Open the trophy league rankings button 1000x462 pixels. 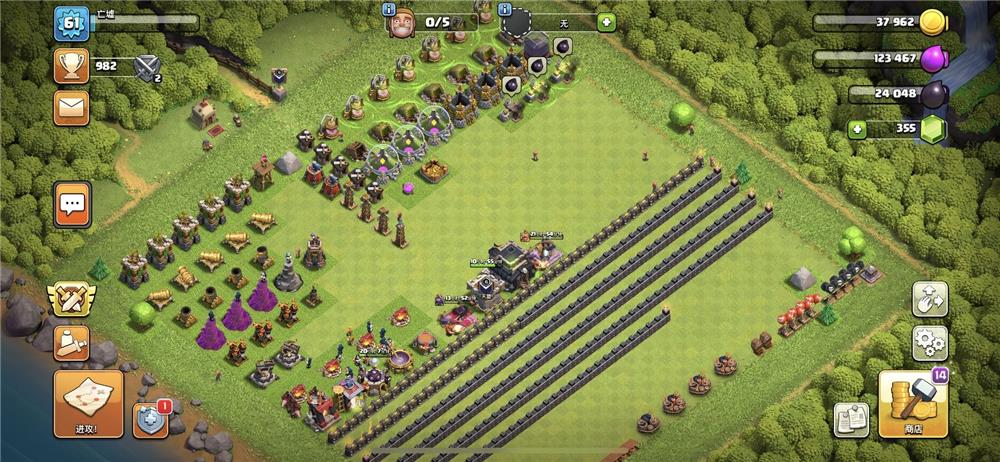pyautogui.click(x=72, y=66)
